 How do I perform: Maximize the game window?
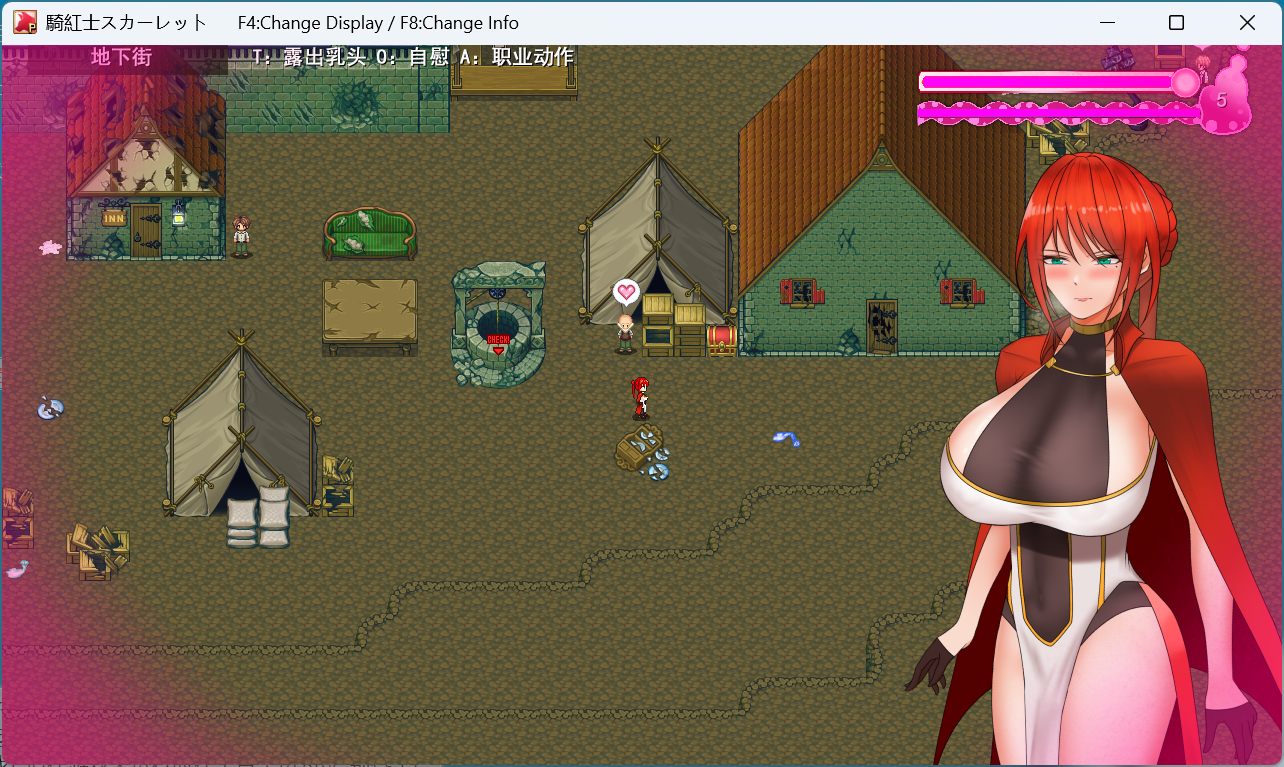[1177, 23]
